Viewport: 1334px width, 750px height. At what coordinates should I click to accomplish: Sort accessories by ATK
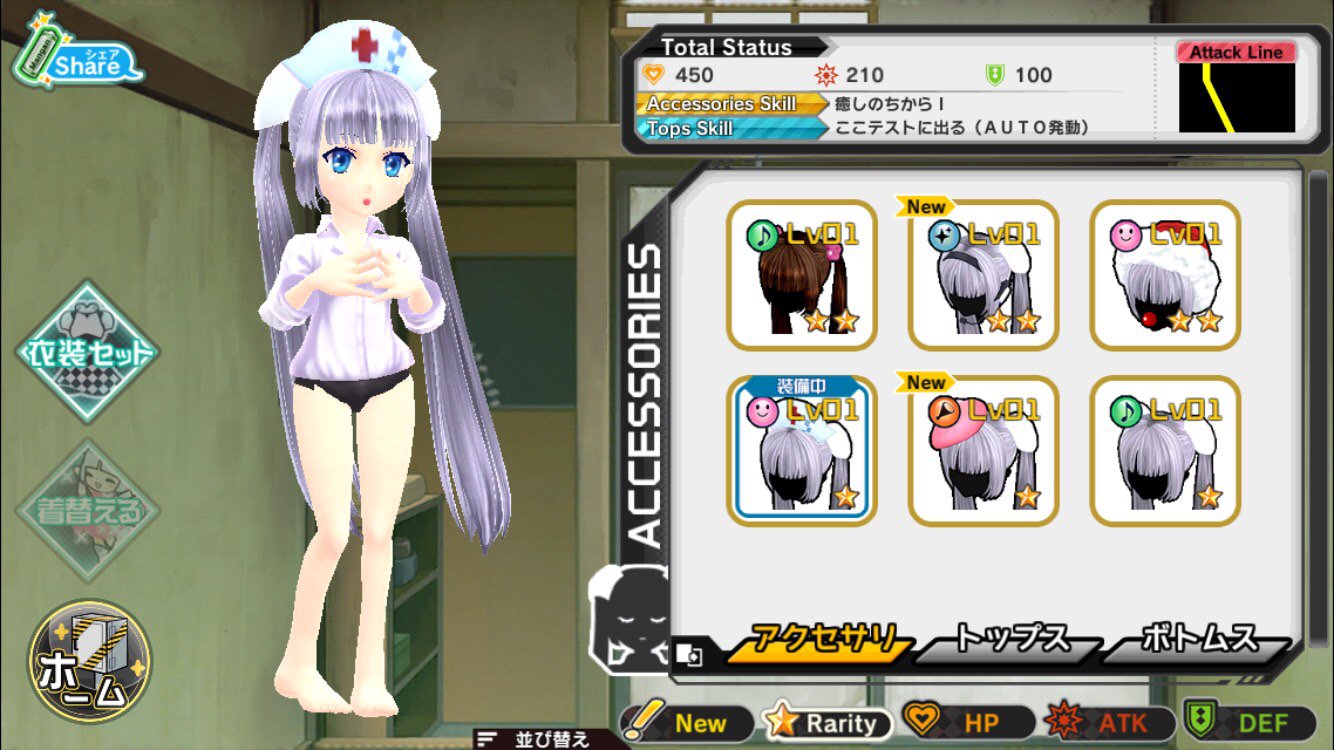click(x=1110, y=723)
